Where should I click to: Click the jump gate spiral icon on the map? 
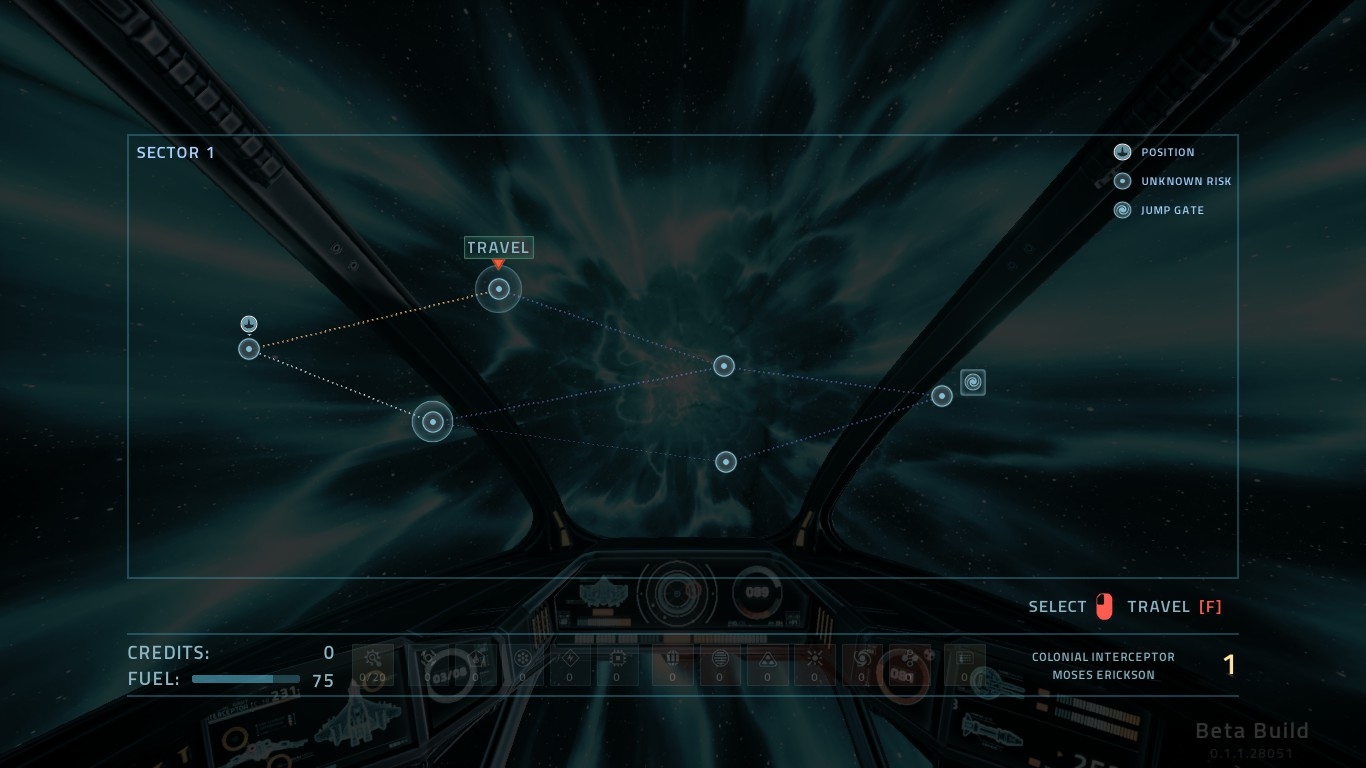click(973, 382)
